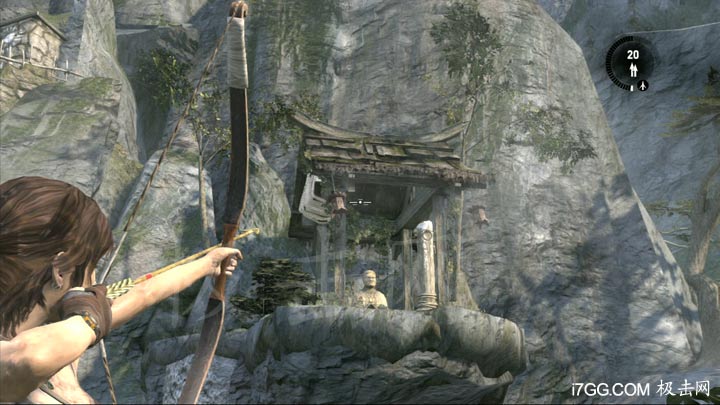Select the small fire-arrow mode icon

(644, 86)
